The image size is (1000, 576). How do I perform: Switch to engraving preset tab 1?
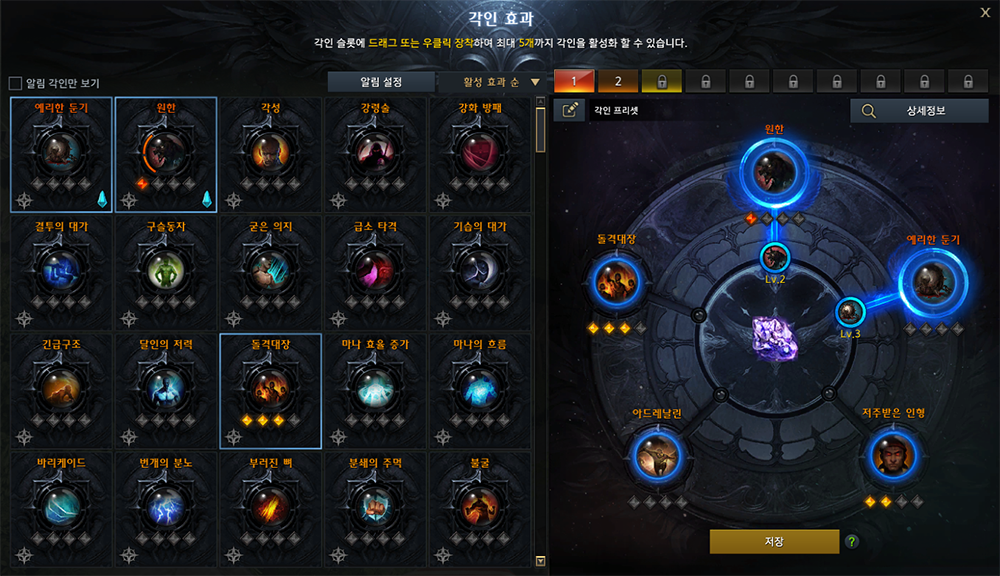pyautogui.click(x=574, y=81)
